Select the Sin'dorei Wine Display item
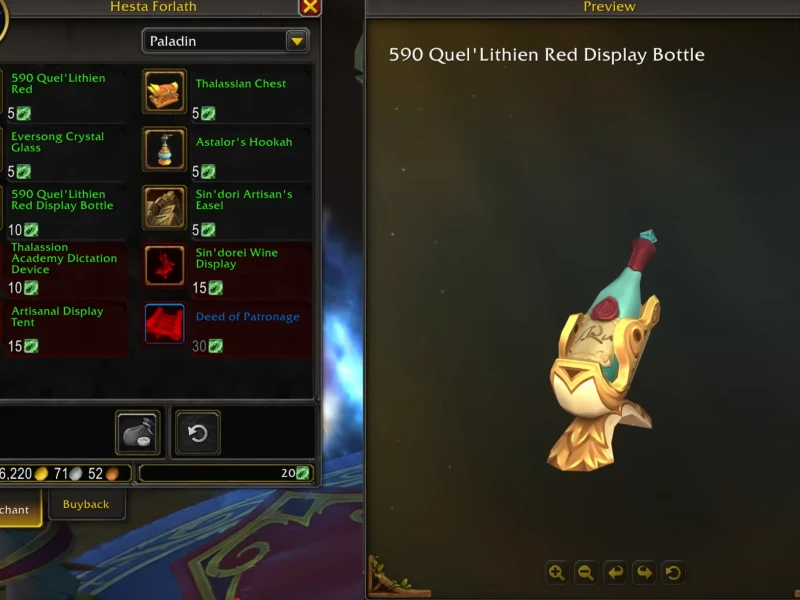The image size is (800, 600). click(164, 265)
